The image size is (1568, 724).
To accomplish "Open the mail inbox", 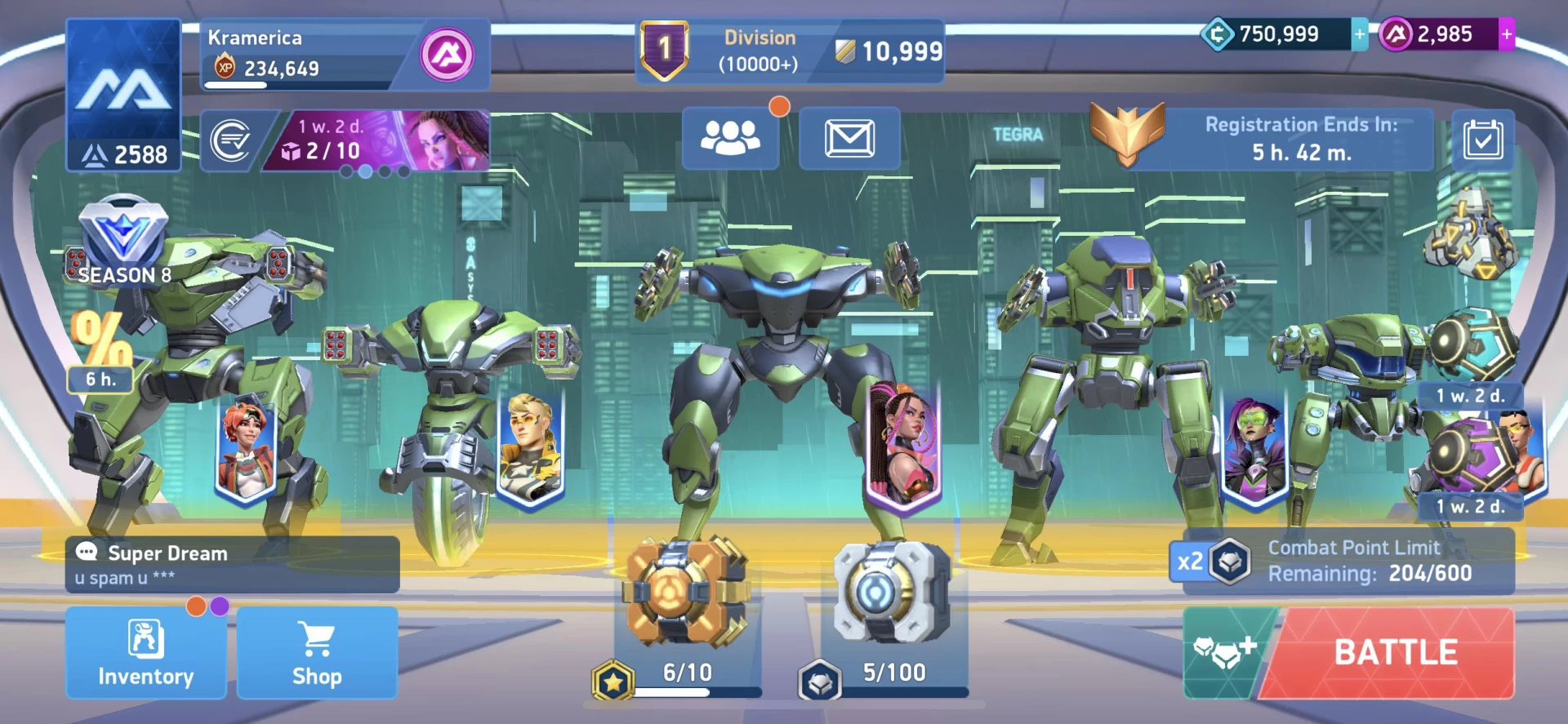I will pyautogui.click(x=849, y=138).
